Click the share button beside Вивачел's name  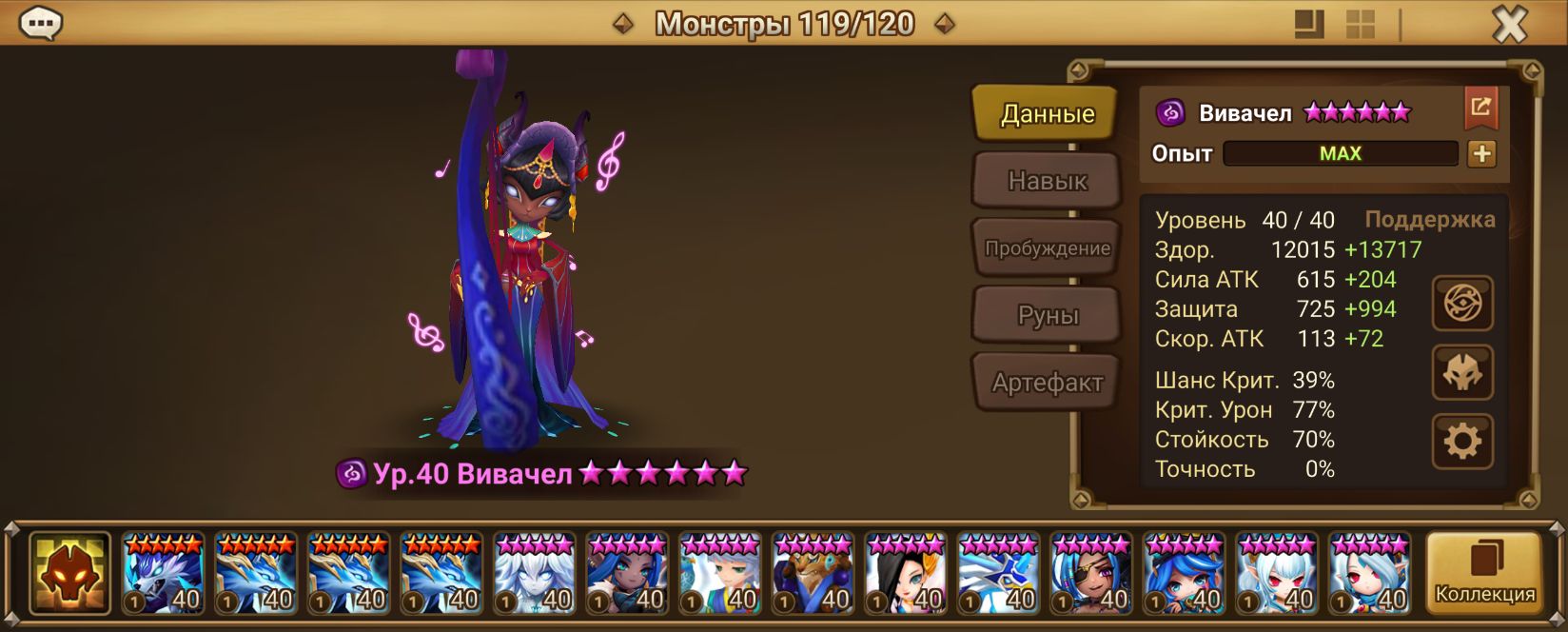pyautogui.click(x=1480, y=109)
